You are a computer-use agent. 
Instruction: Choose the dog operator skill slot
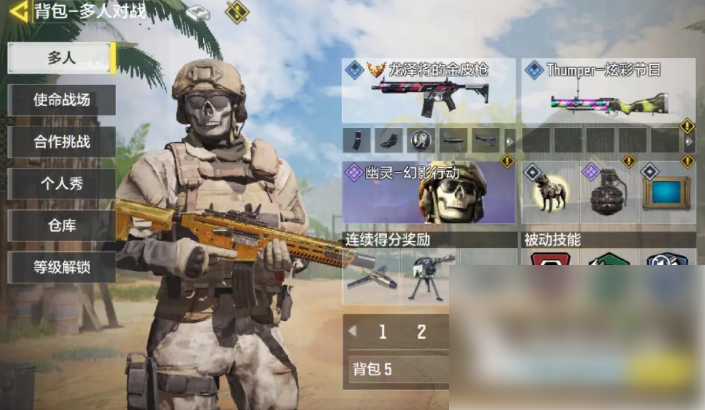549,193
